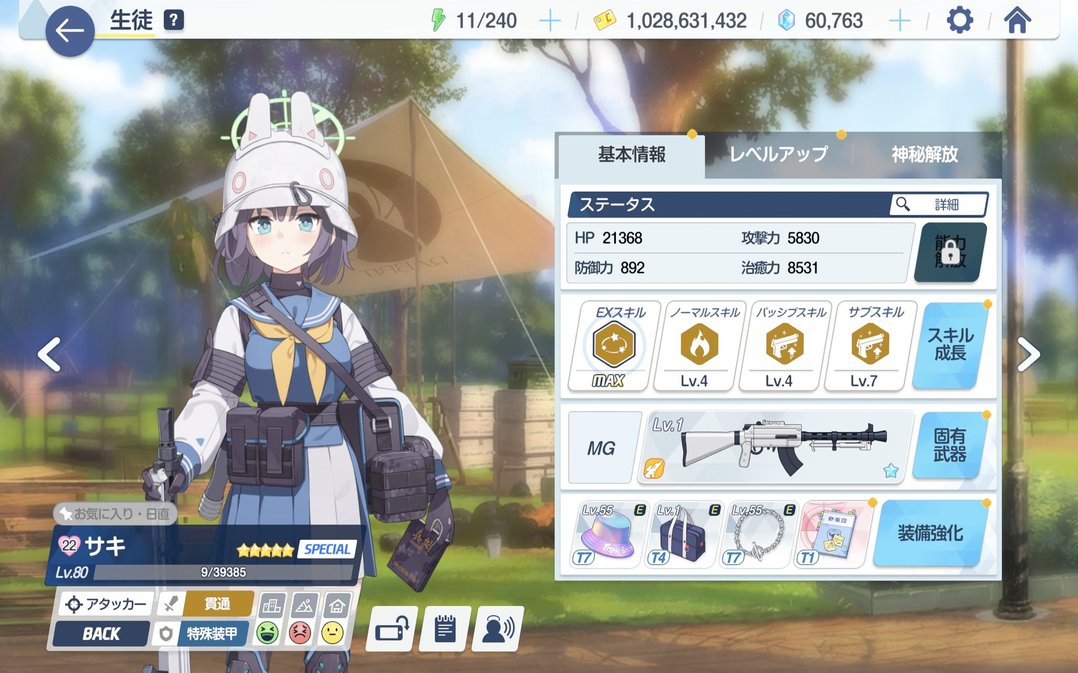Open the help question mark next to 生徒
Screen dimensions: 1078x673
pyautogui.click(x=174, y=20)
